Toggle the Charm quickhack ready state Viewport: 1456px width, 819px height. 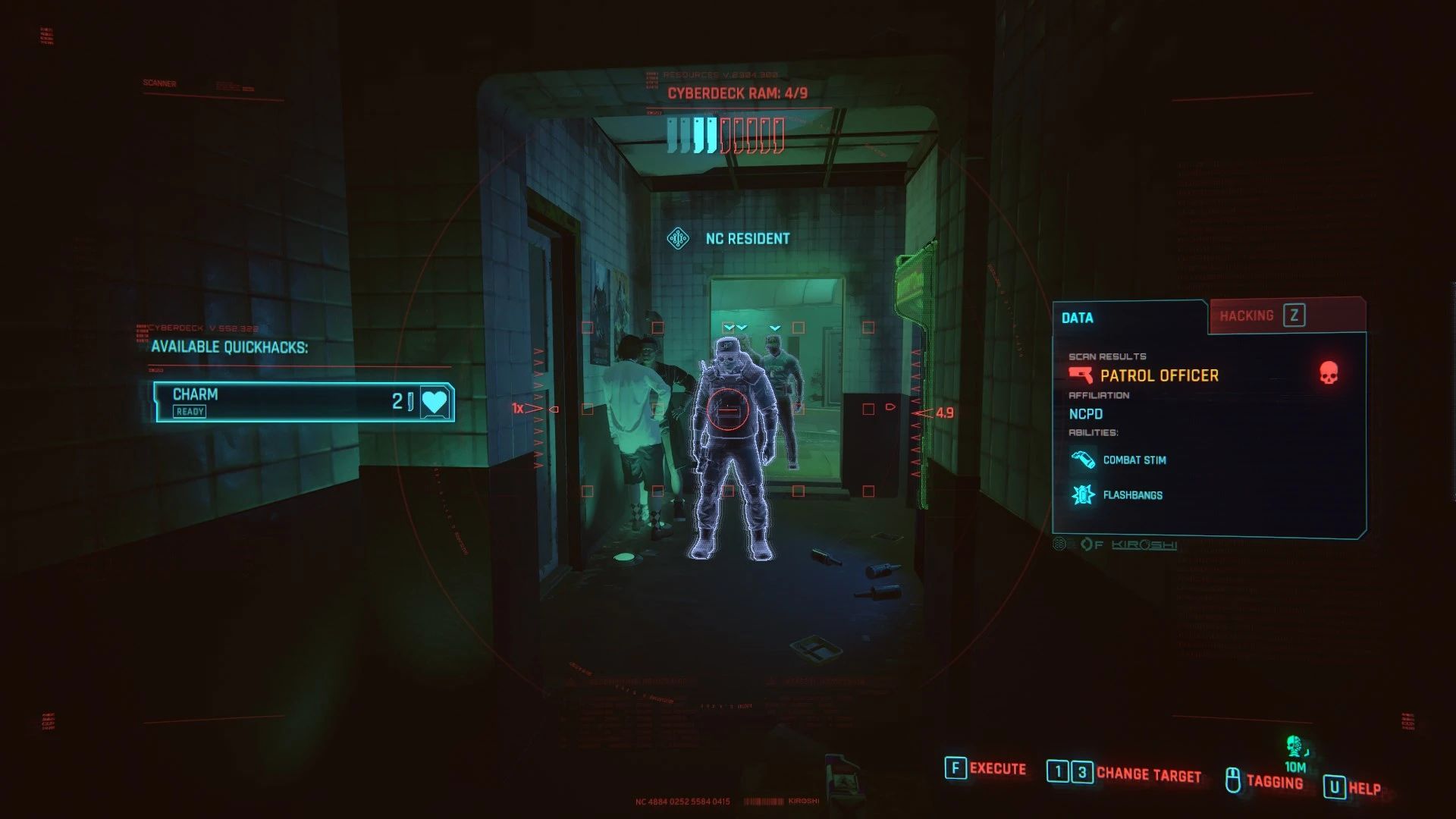(190, 411)
